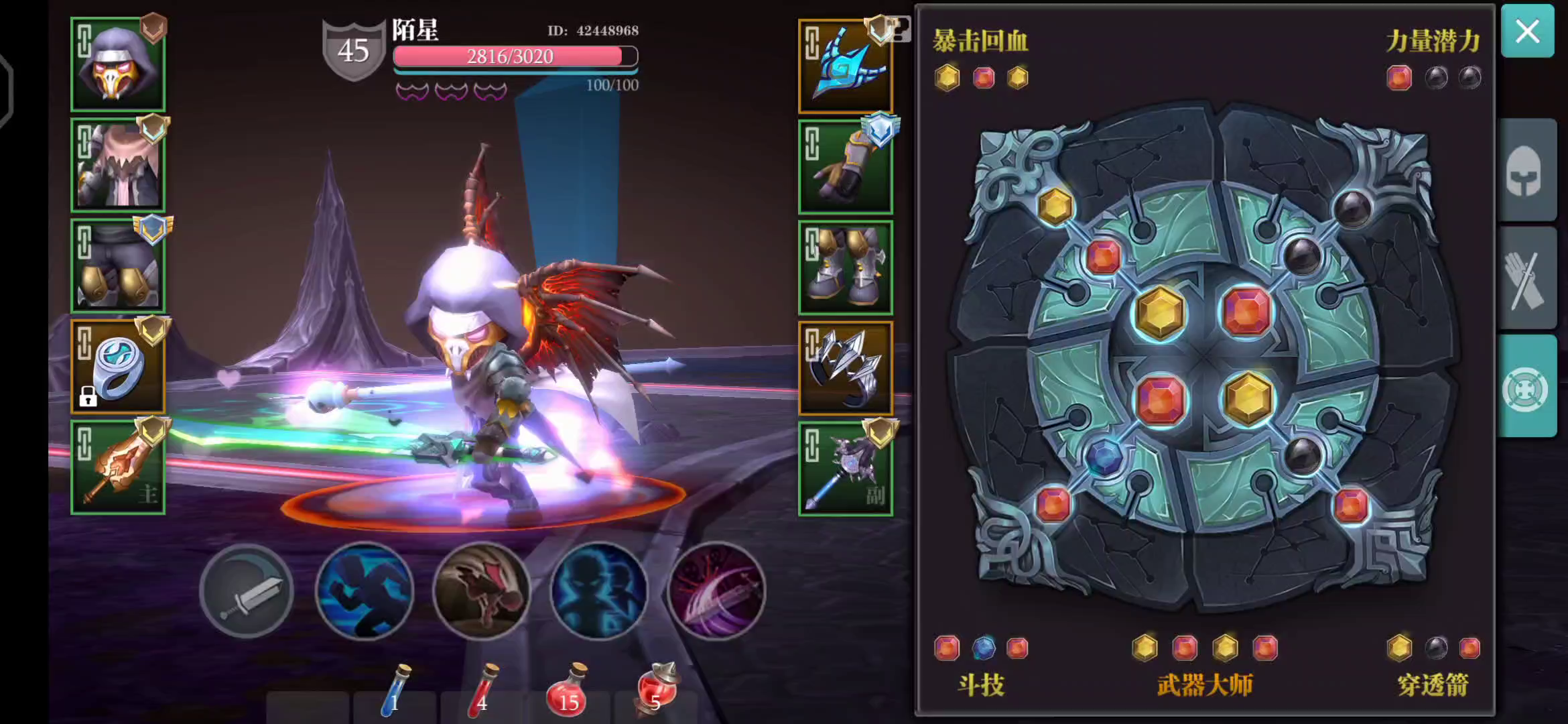Toggle the chain-link icon on the gloves slot
This screenshot has width=1568, height=724.
[x=813, y=142]
